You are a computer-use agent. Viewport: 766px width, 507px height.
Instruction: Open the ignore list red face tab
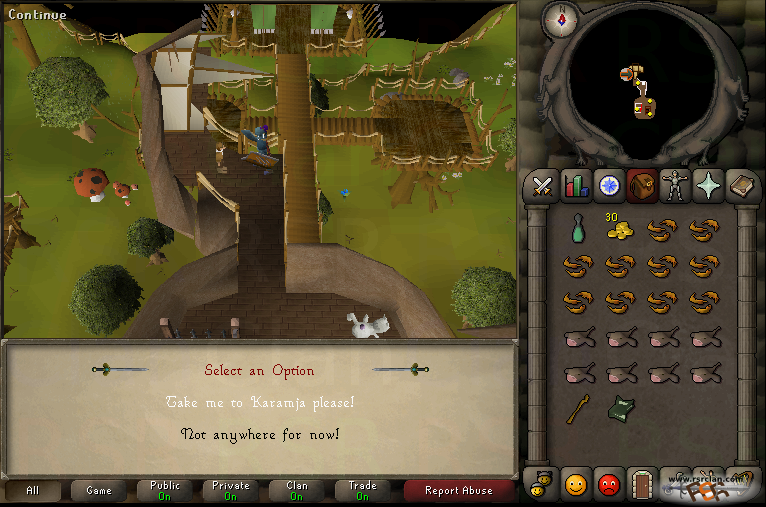click(608, 486)
